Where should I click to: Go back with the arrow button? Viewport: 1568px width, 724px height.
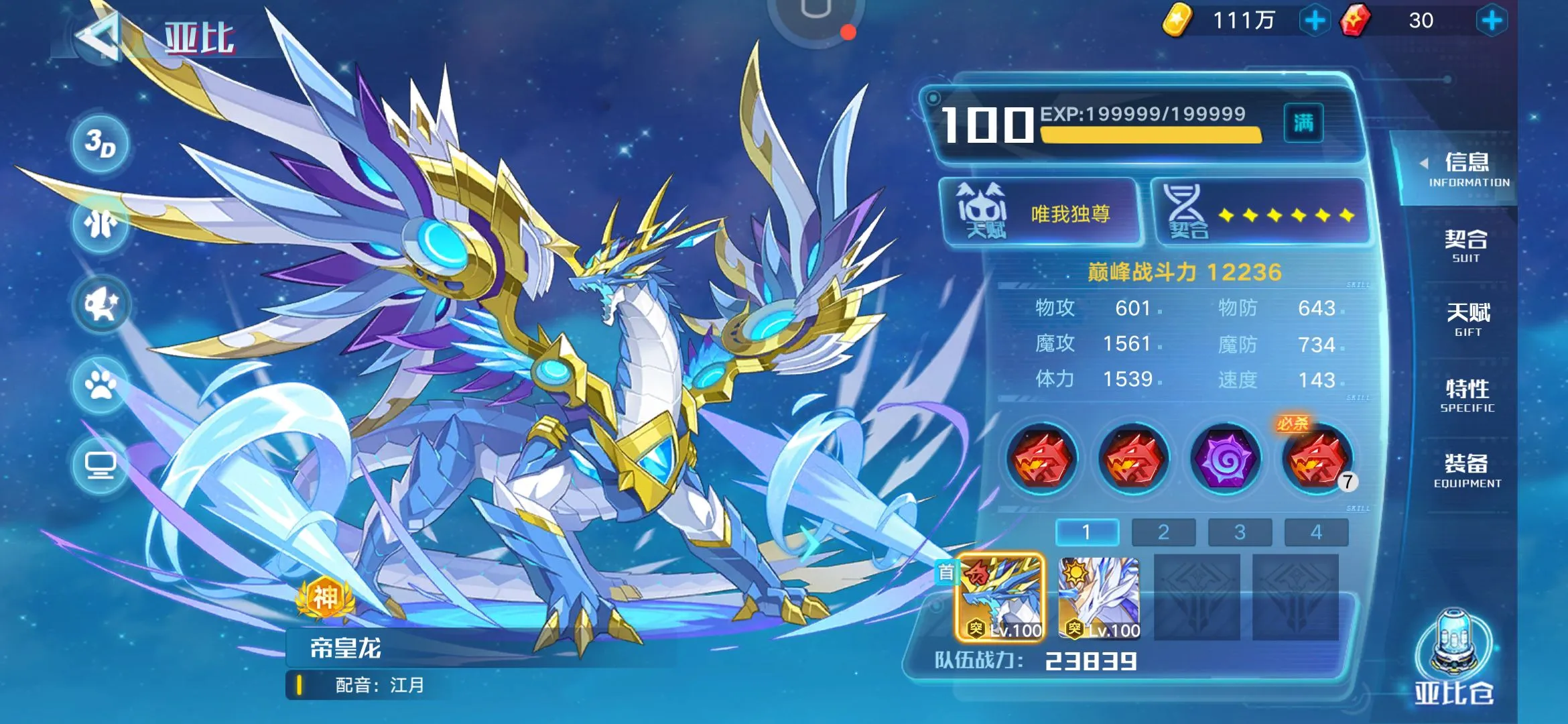point(99,37)
